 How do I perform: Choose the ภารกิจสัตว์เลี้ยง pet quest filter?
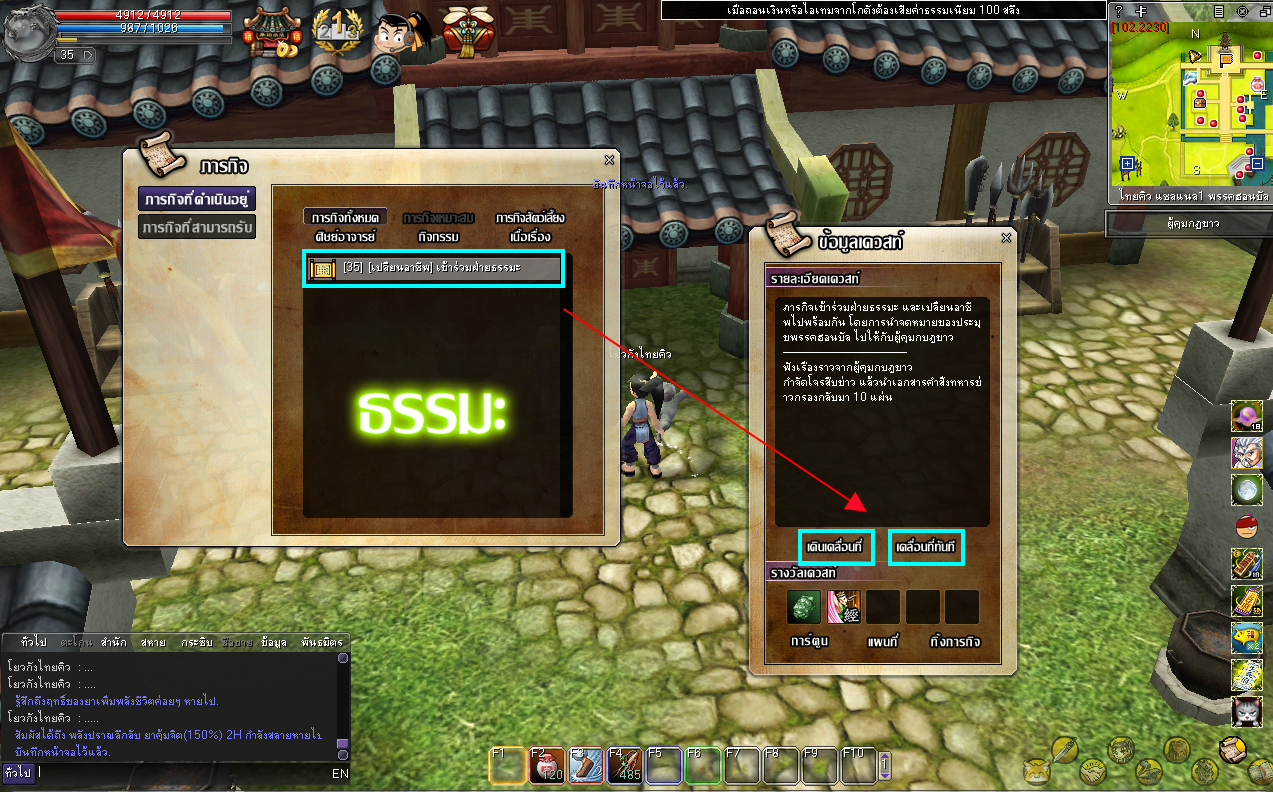(x=529, y=217)
